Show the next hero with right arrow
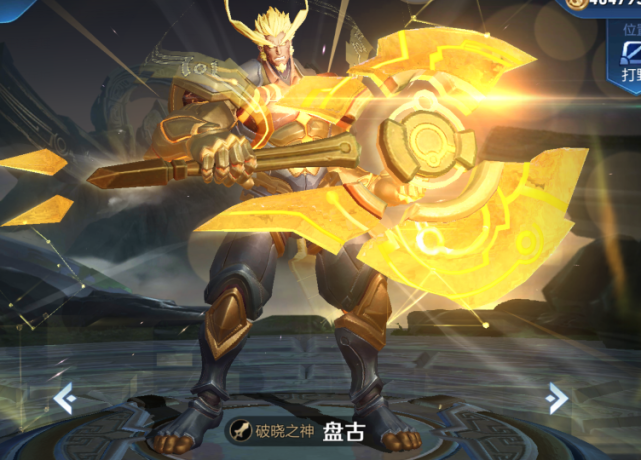Image resolution: width=641 pixels, height=460 pixels. (557, 399)
